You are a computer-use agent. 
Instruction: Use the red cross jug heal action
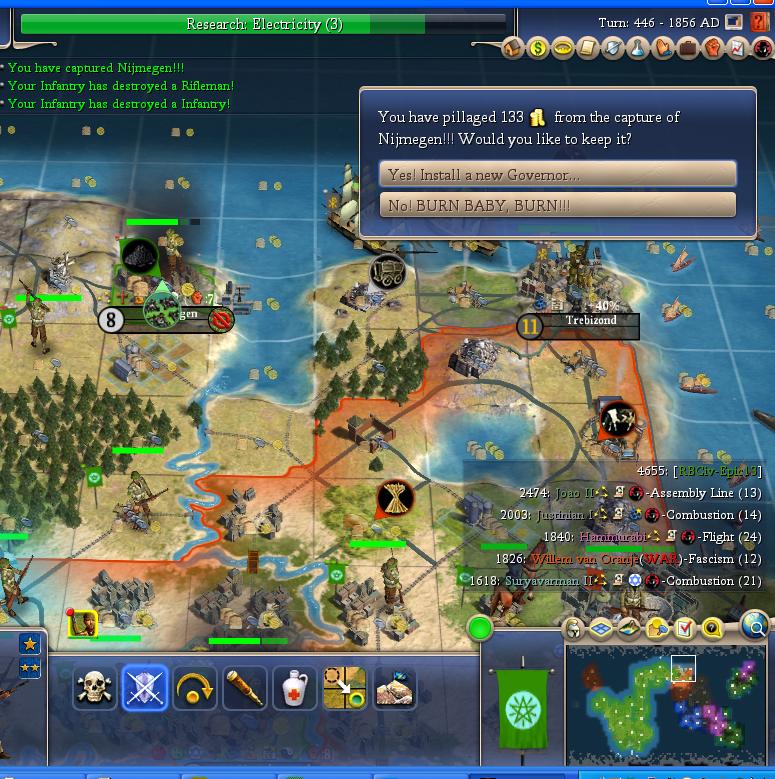tap(294, 689)
